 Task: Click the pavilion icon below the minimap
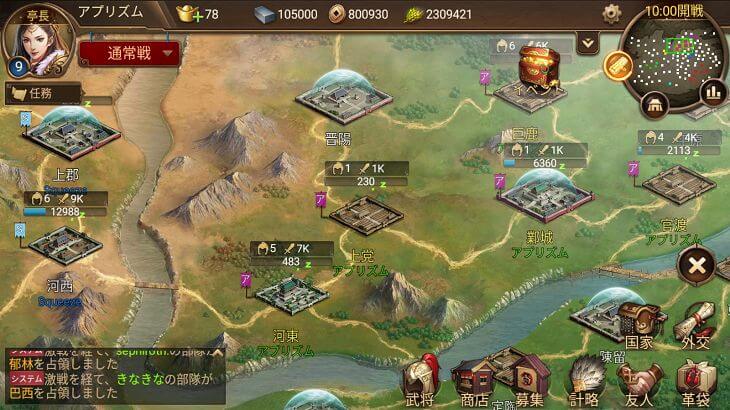[x=656, y=103]
